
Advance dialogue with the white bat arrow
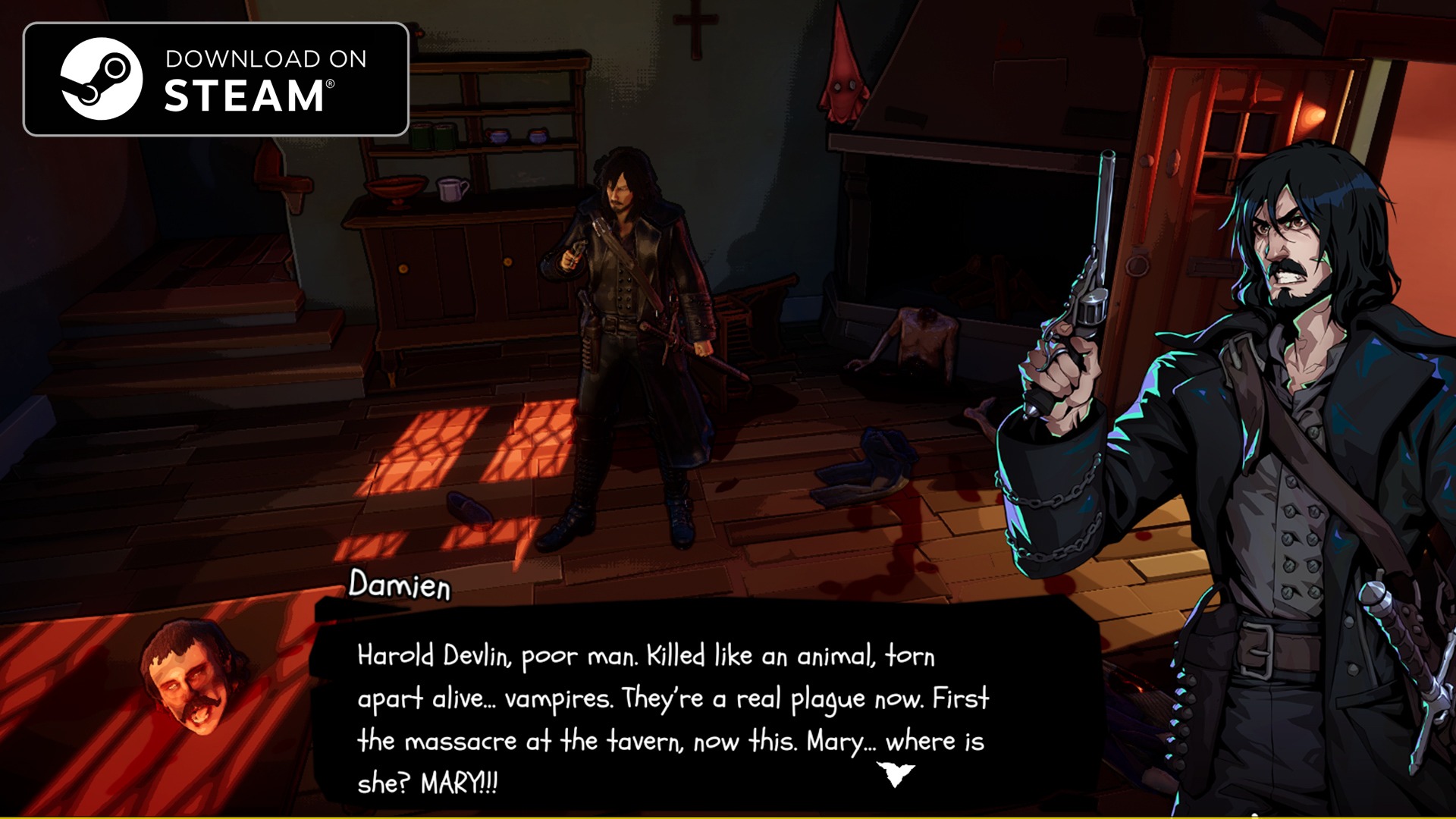coord(896,773)
